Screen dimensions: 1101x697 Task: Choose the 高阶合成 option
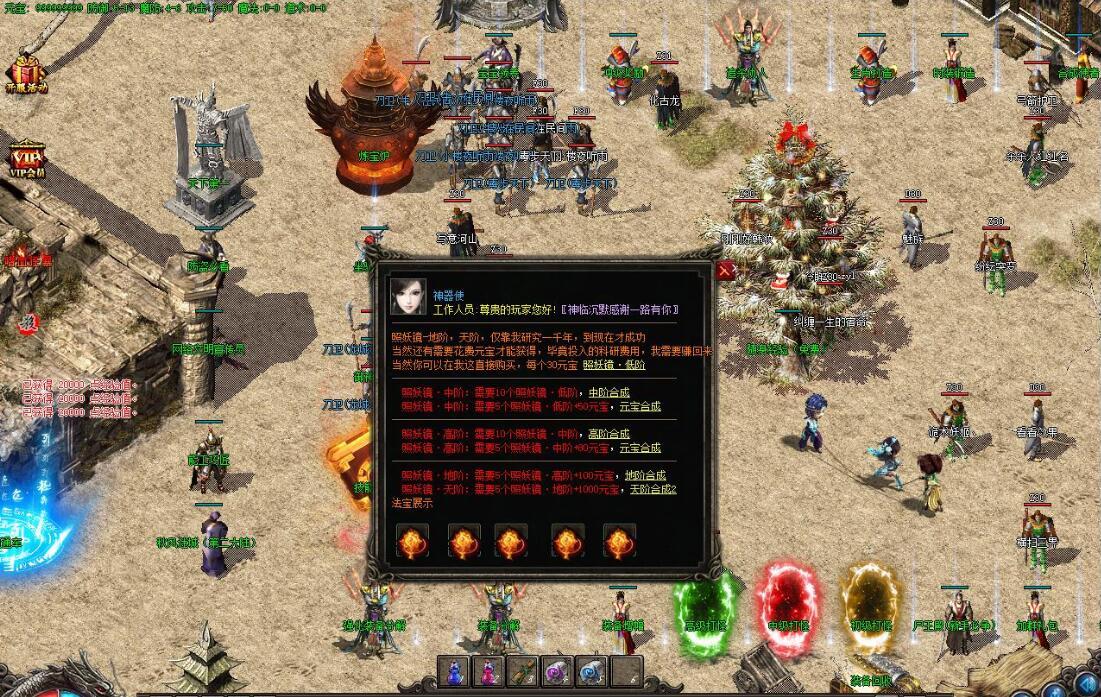[x=609, y=434]
